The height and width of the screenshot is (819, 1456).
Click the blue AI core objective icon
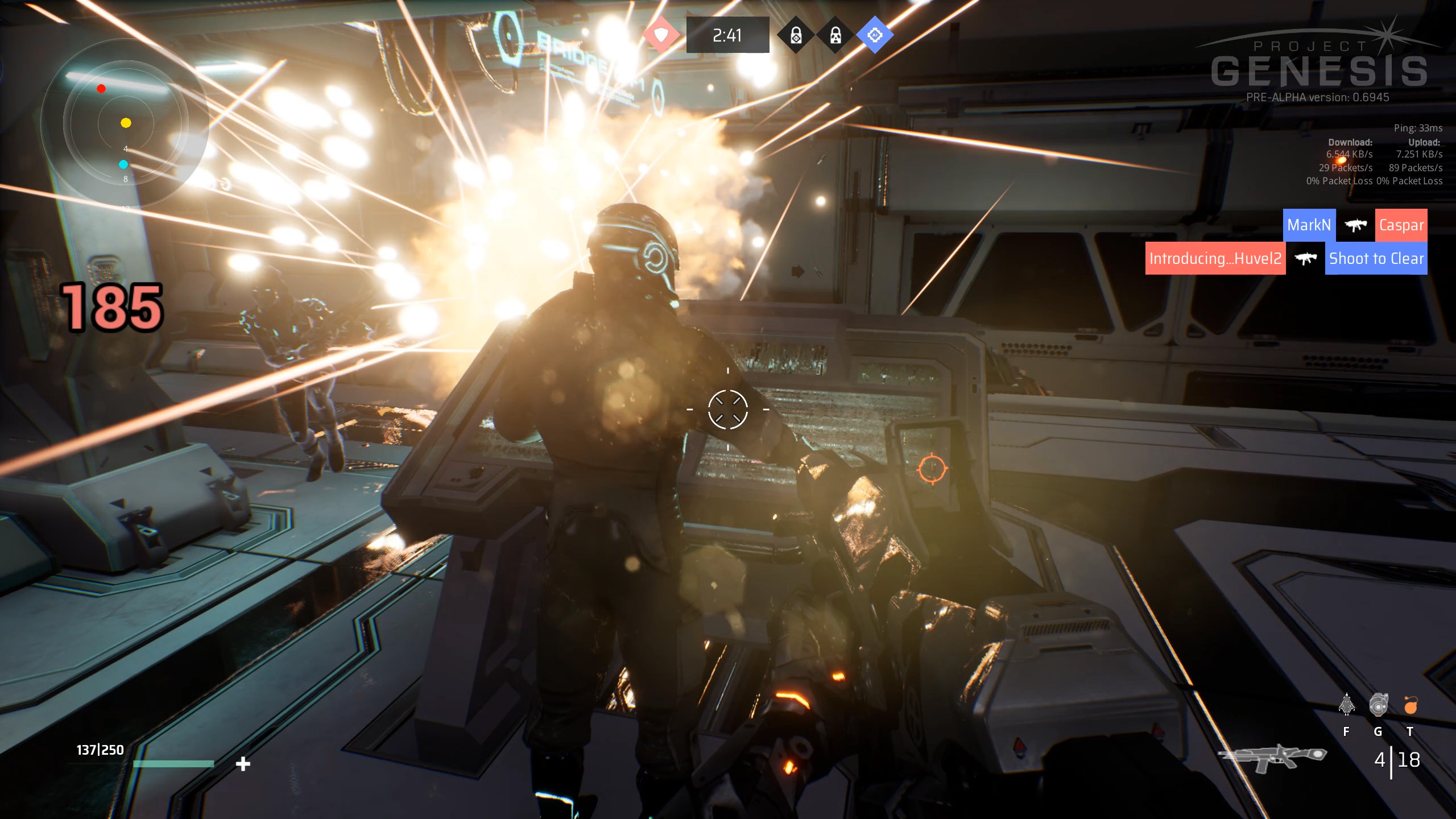click(x=875, y=35)
